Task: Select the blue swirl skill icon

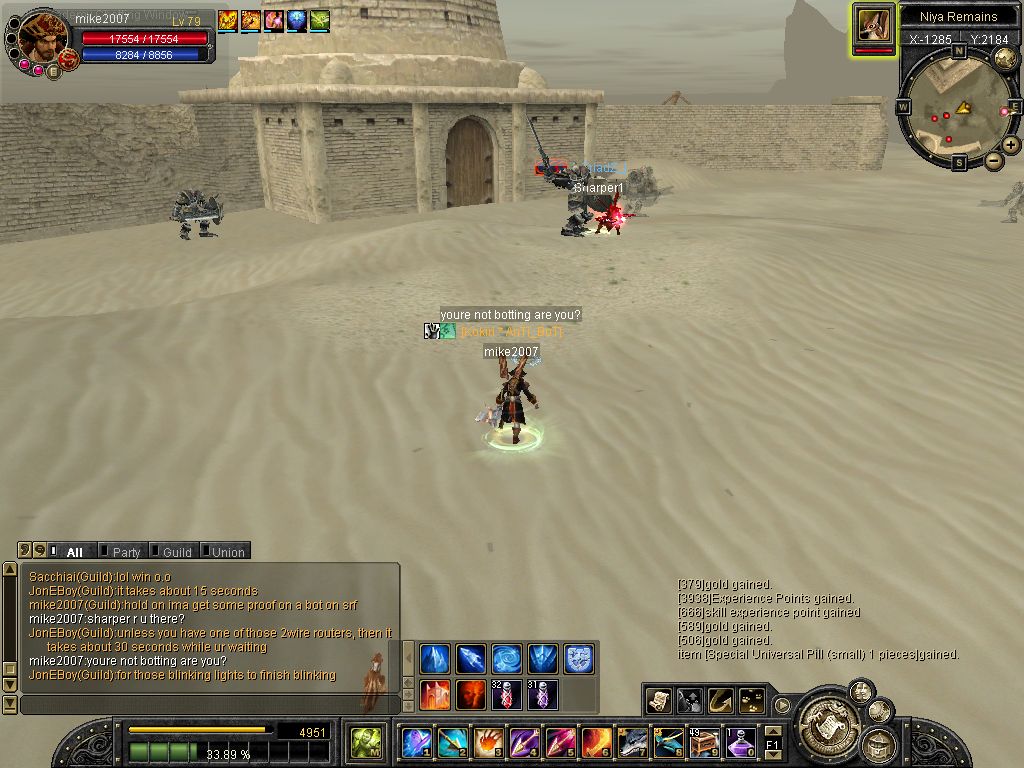Action: tap(506, 658)
